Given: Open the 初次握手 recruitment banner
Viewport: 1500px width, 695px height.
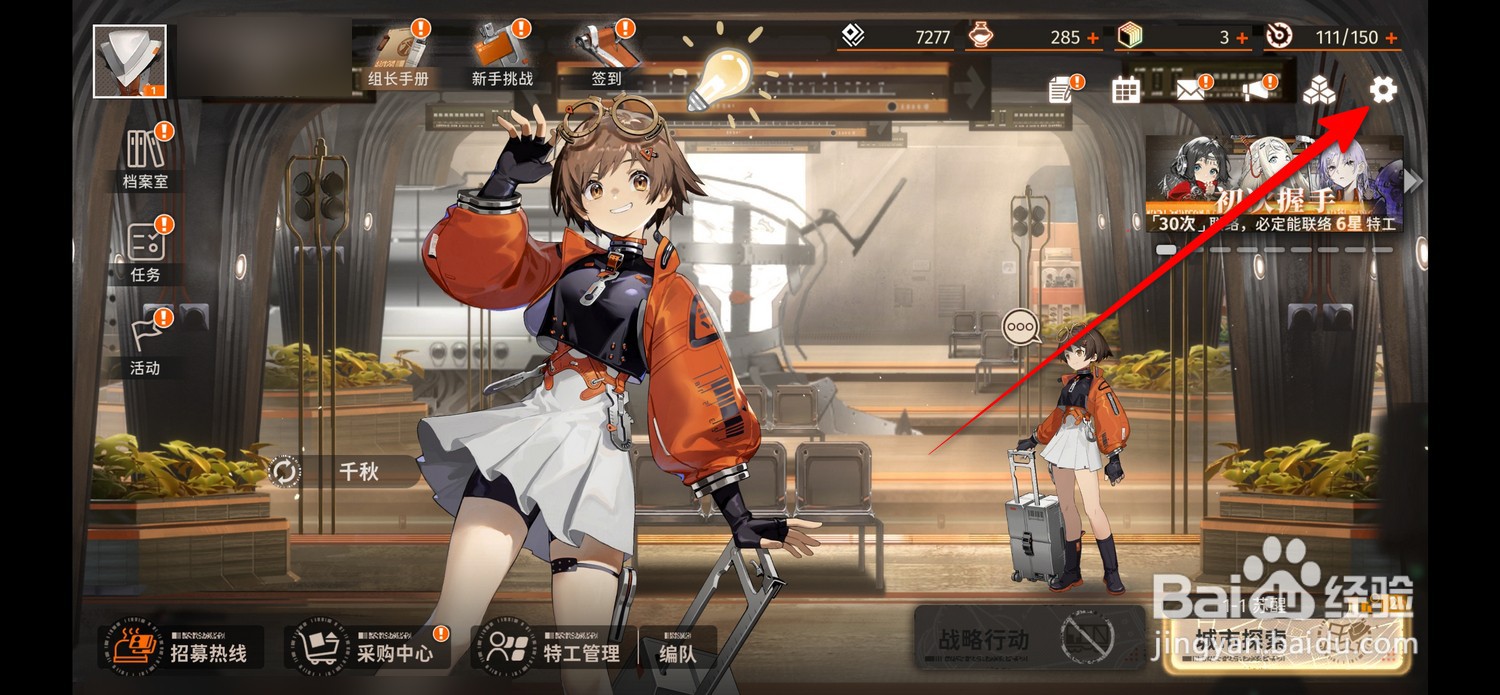Looking at the screenshot, I should point(1273,185).
